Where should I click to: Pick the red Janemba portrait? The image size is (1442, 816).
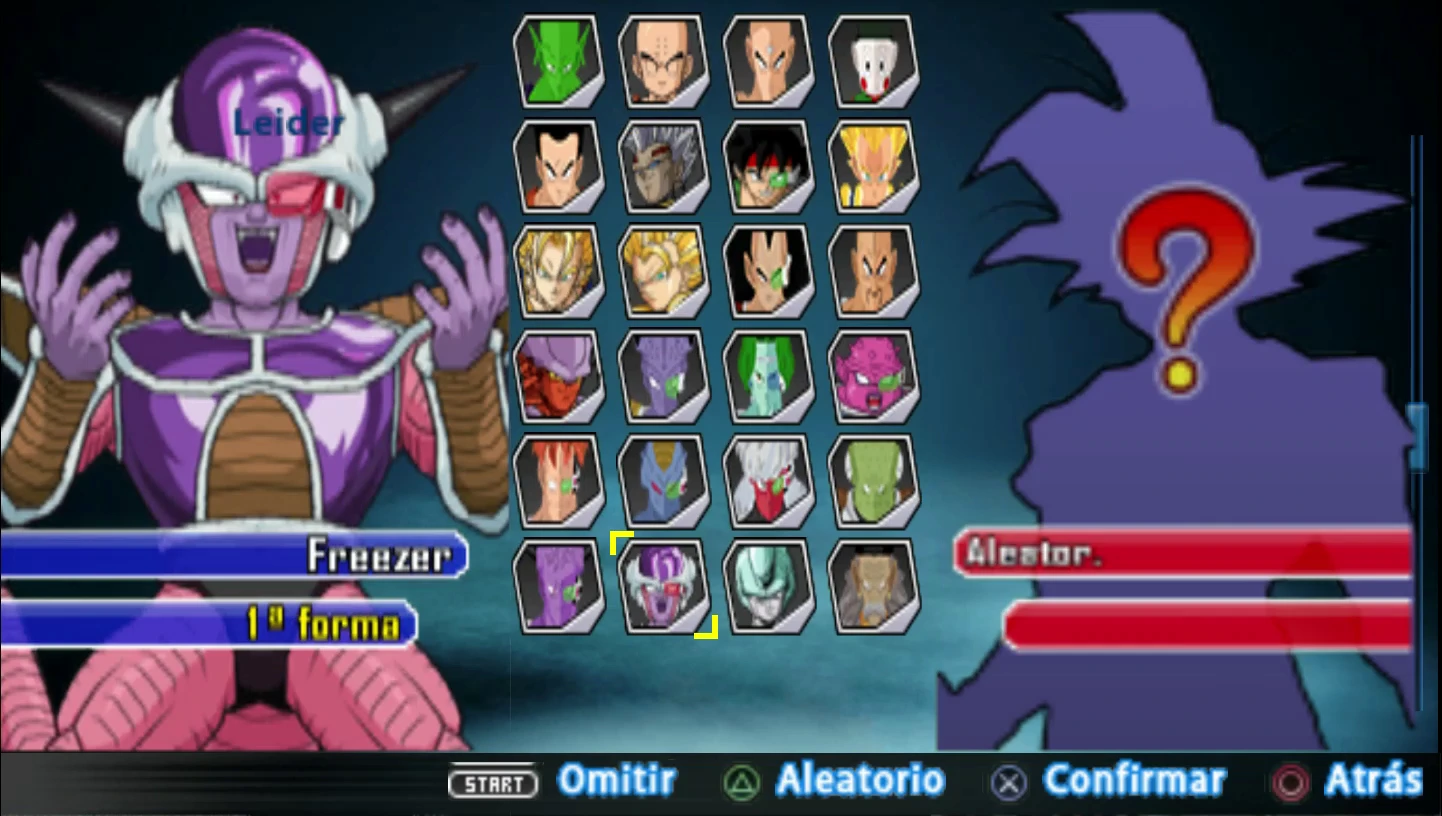(x=558, y=375)
